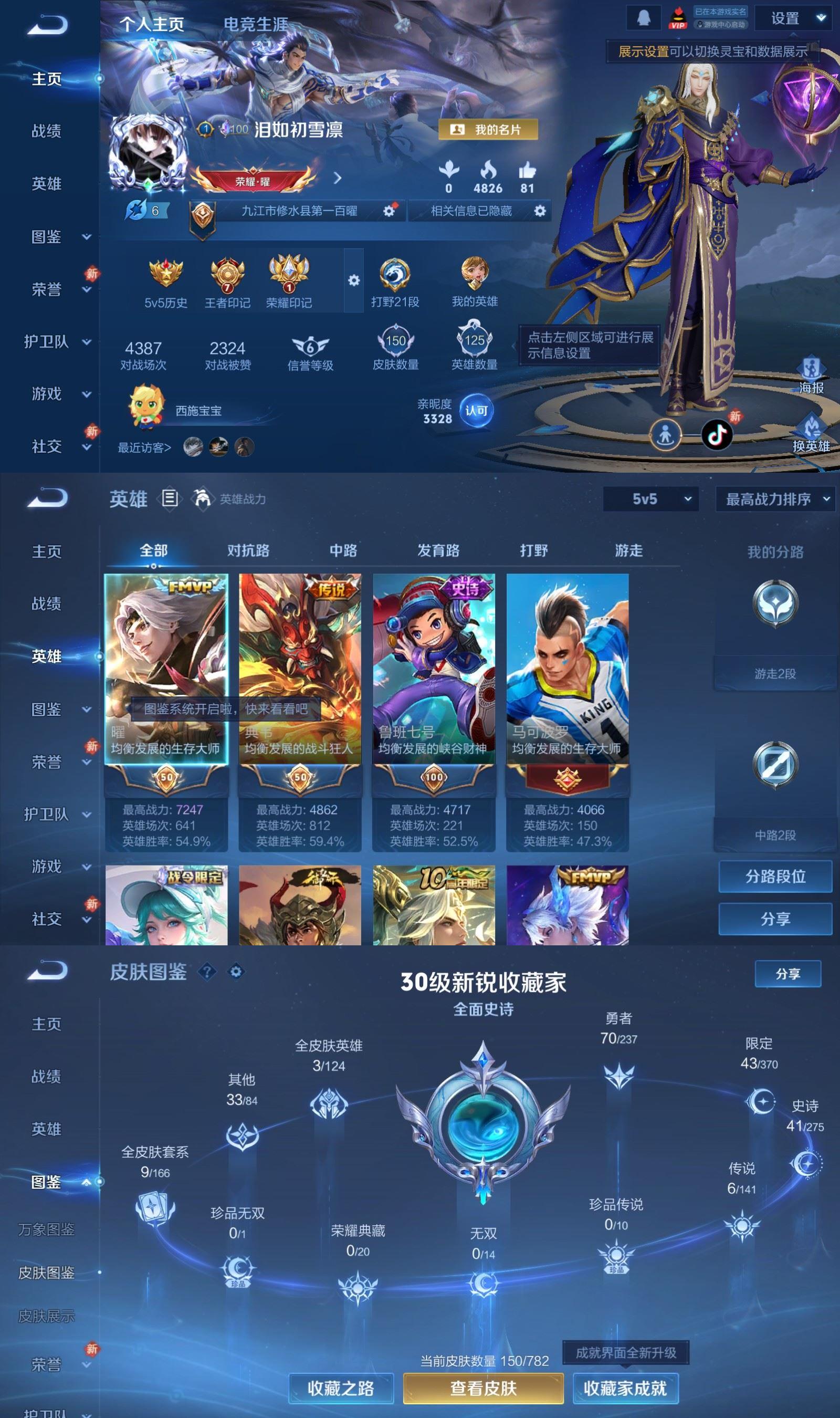Switch to the 电竞生涯 tab
The height and width of the screenshot is (1418, 840).
(x=255, y=24)
